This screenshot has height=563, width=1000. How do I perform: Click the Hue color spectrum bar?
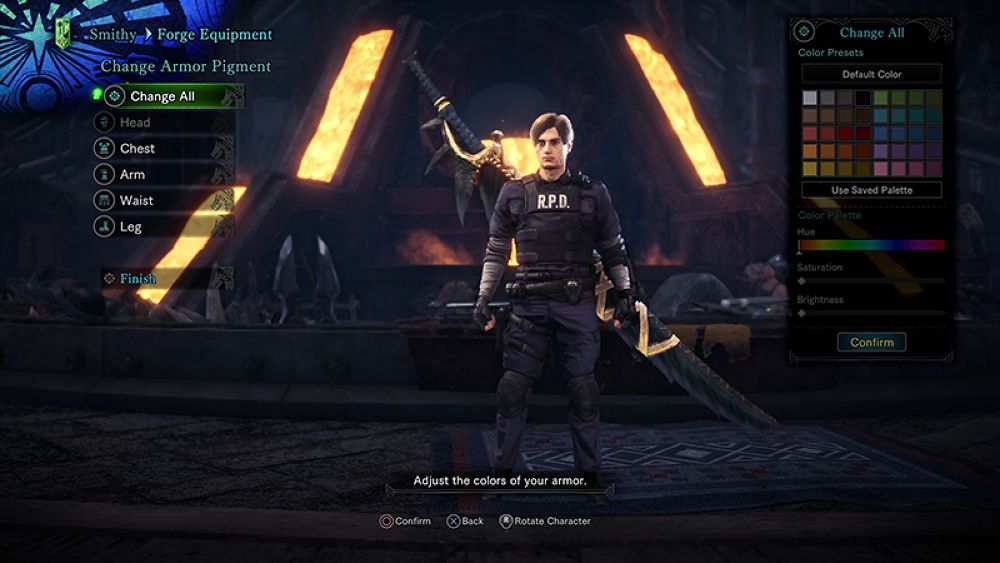[x=871, y=245]
